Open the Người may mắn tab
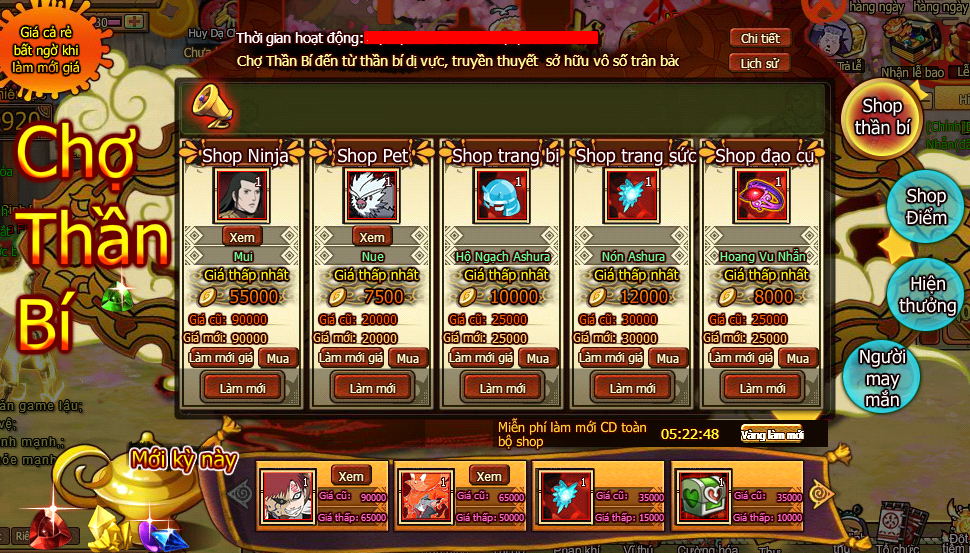This screenshot has width=970, height=553. pos(882,379)
